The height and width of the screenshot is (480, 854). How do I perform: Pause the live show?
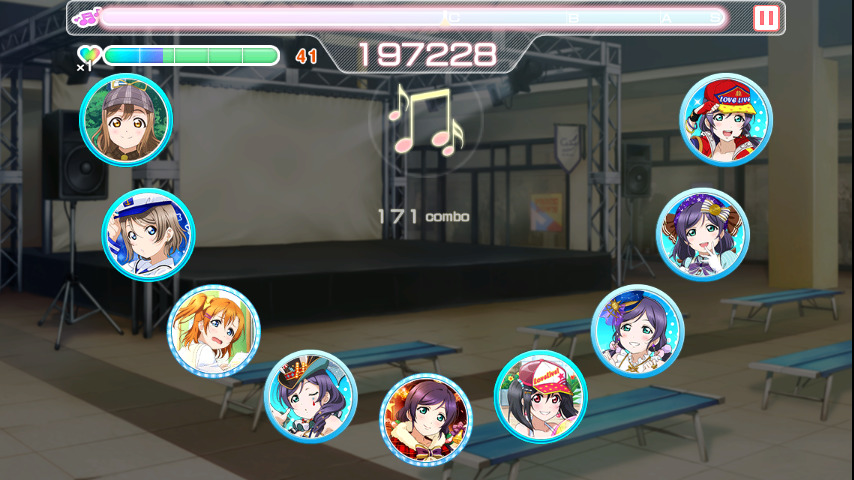pos(766,18)
